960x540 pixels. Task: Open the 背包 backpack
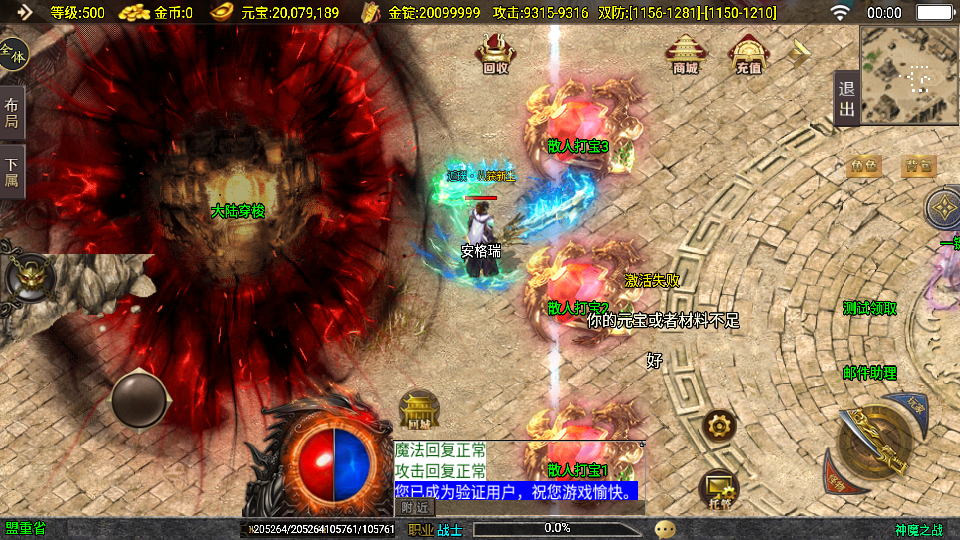(x=919, y=166)
